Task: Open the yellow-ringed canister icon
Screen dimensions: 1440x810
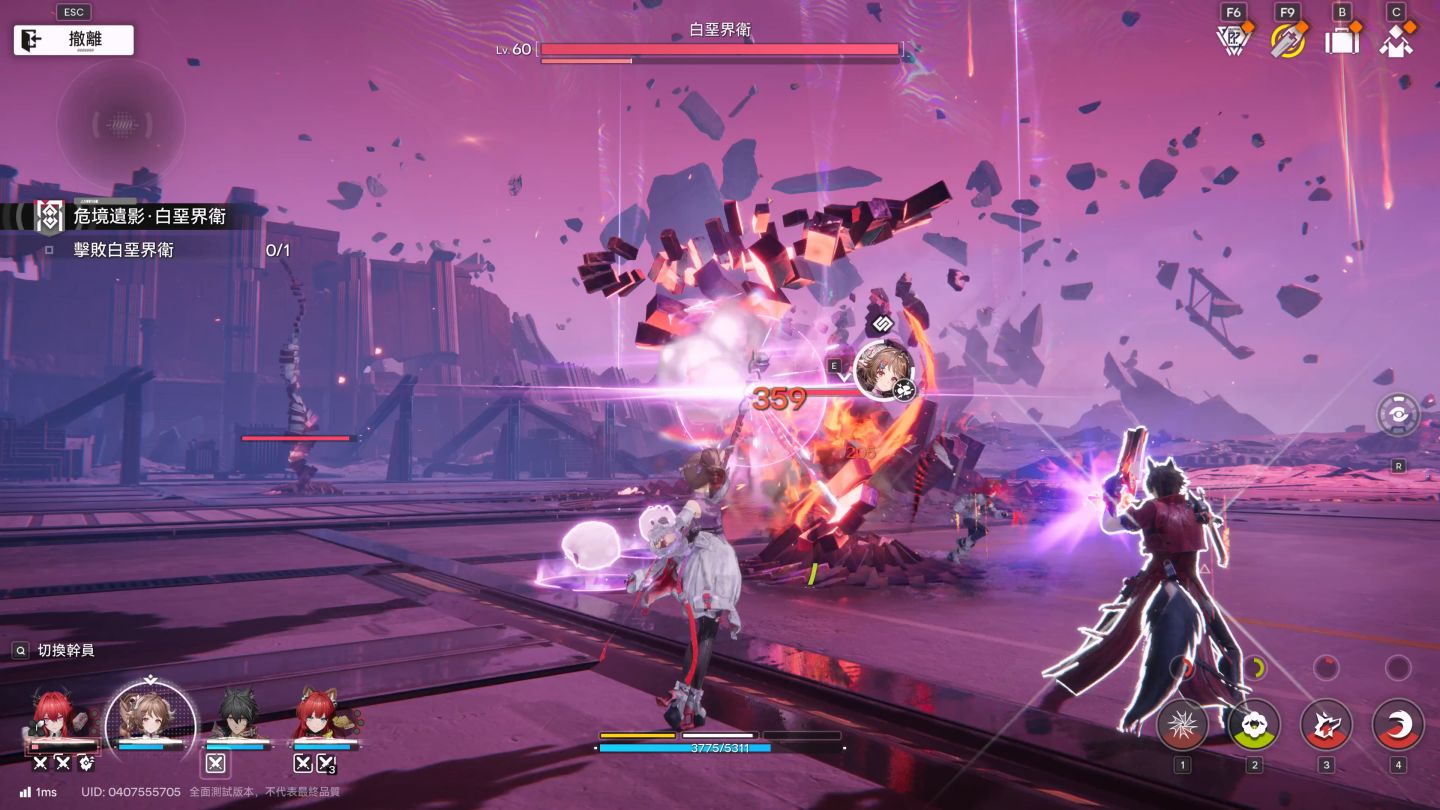Action: (1286, 40)
